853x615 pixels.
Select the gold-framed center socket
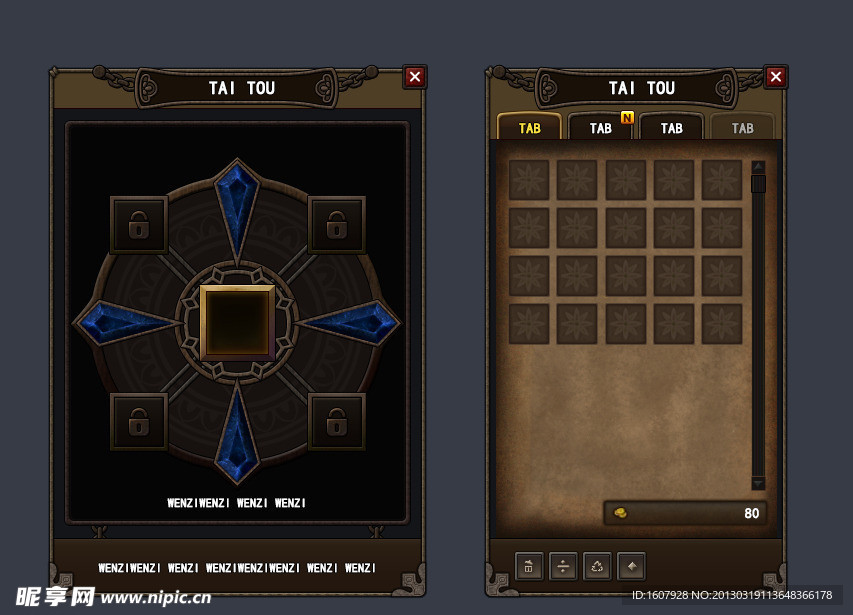[x=237, y=322]
